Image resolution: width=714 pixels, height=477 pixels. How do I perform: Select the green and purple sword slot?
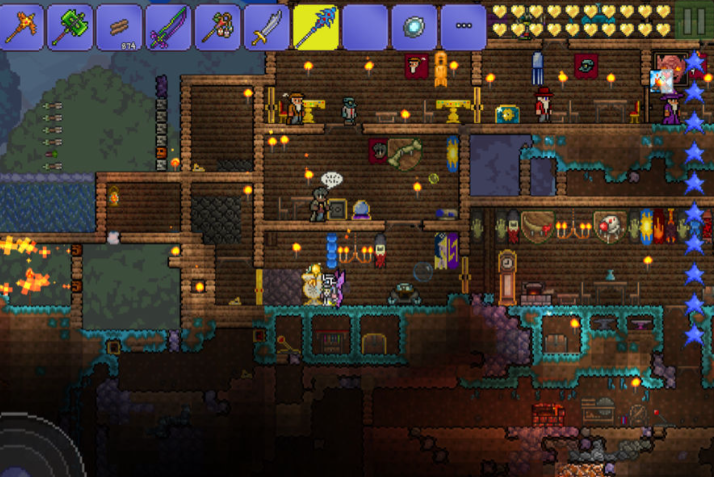170,27
